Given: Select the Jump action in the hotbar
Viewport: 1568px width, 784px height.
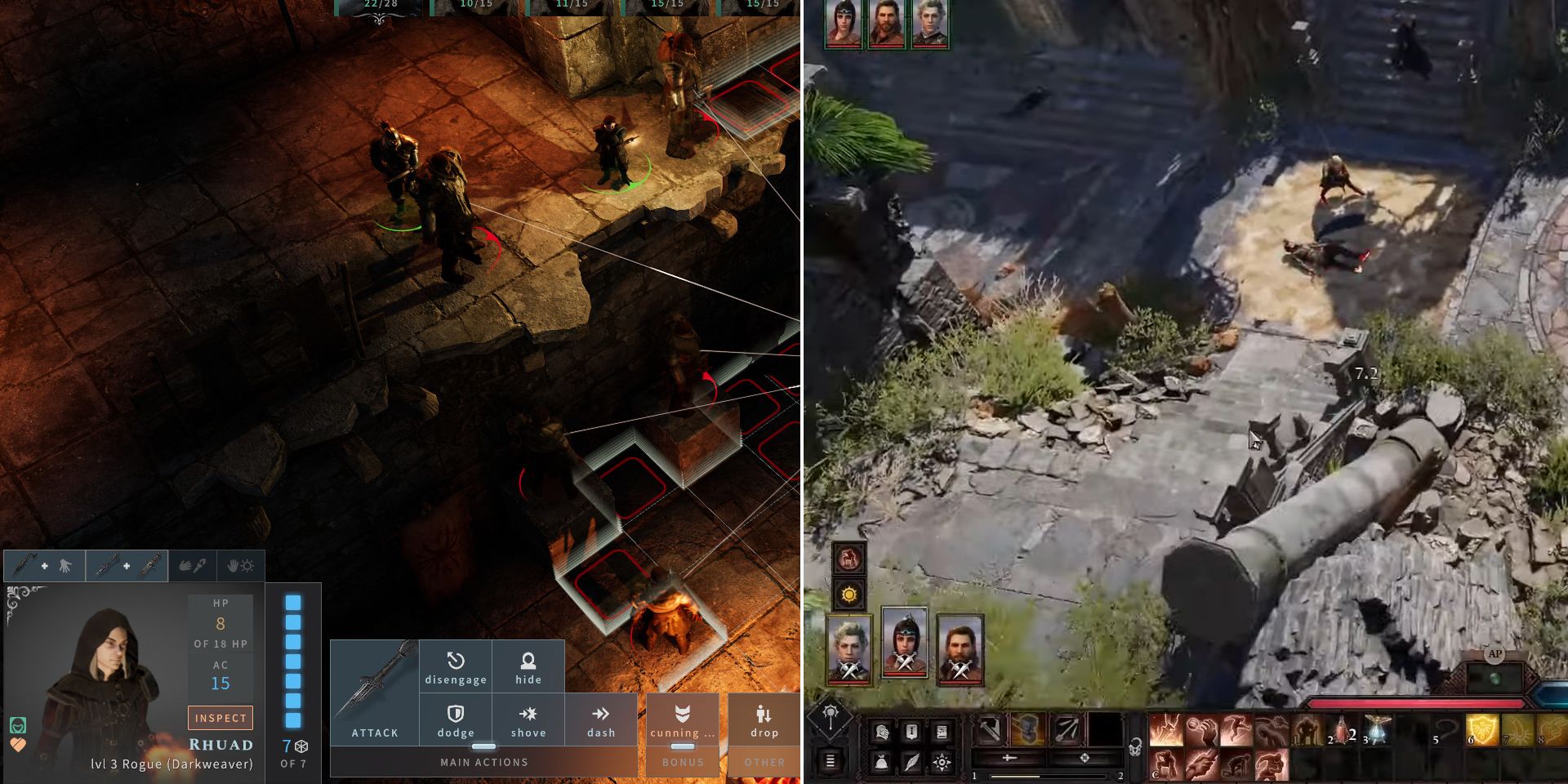Looking at the screenshot, I should [x=1235, y=729].
